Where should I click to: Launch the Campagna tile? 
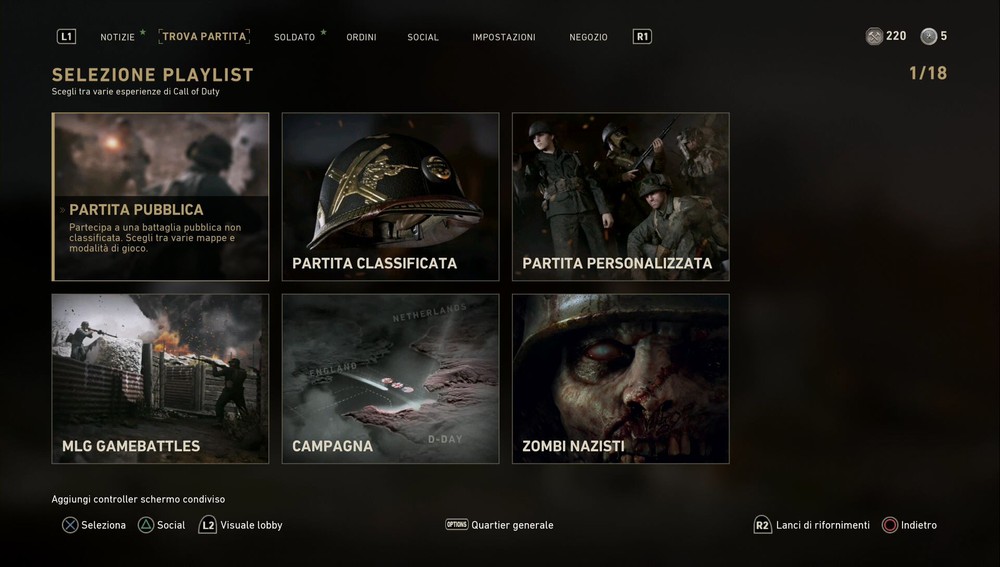(391, 379)
